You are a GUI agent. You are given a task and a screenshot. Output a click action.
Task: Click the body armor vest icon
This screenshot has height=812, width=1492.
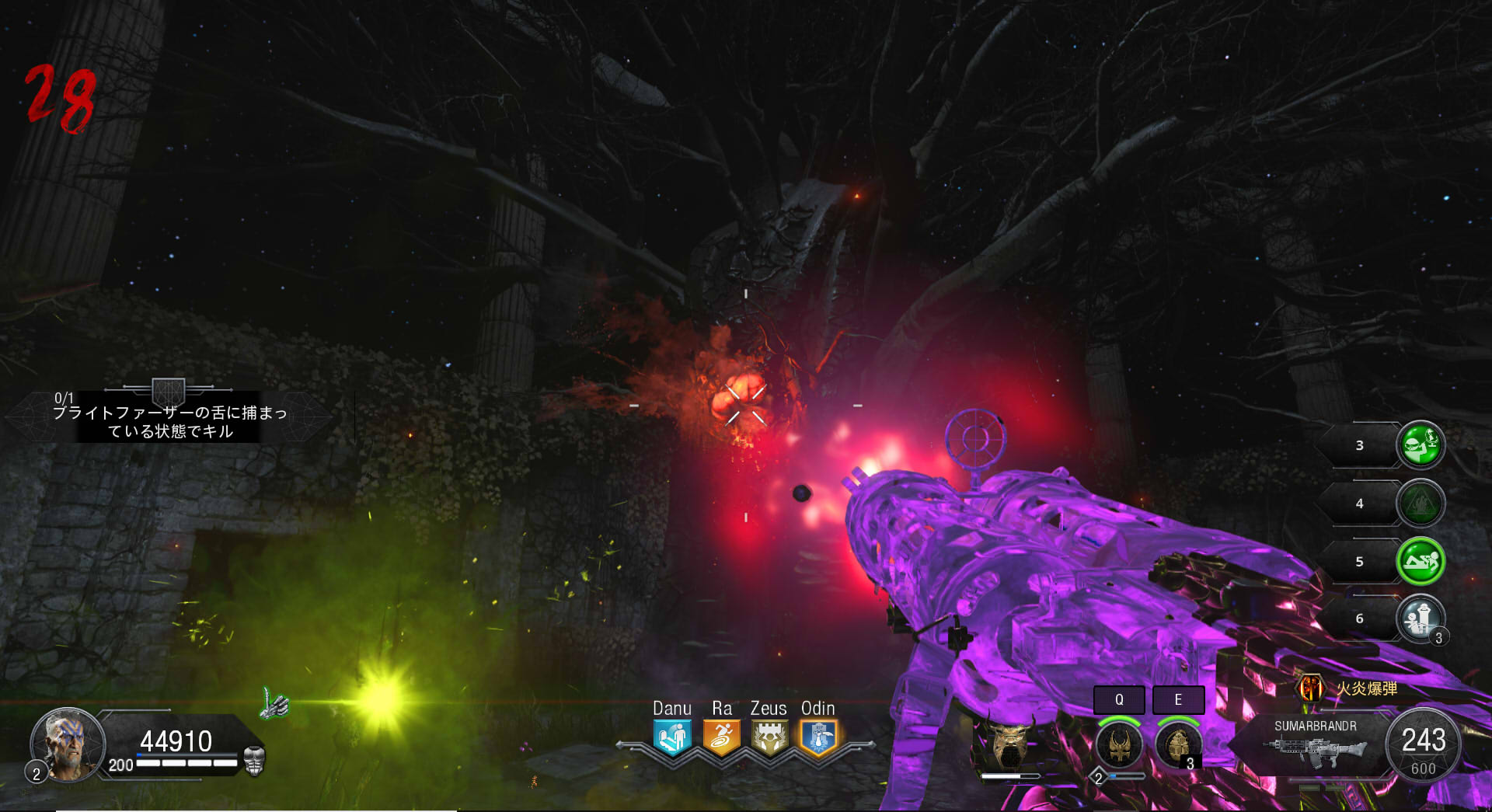tap(254, 761)
